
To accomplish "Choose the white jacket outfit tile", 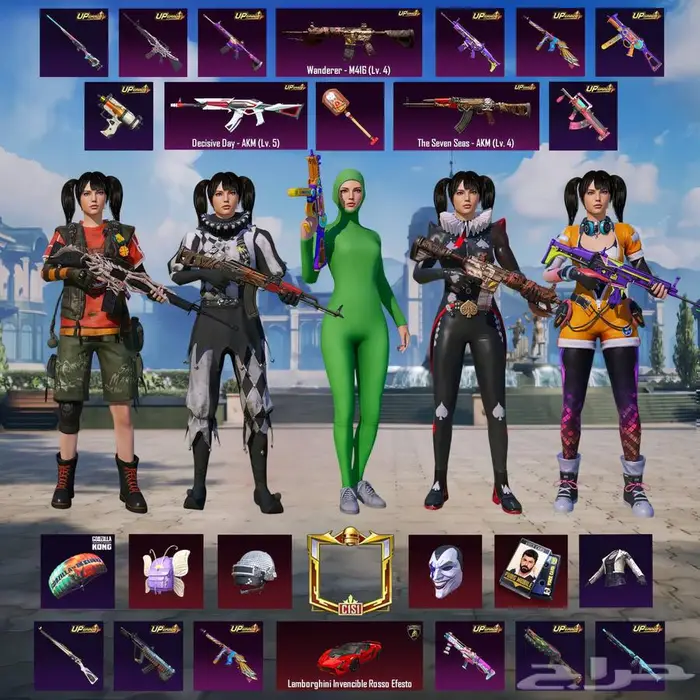I will point(615,571).
